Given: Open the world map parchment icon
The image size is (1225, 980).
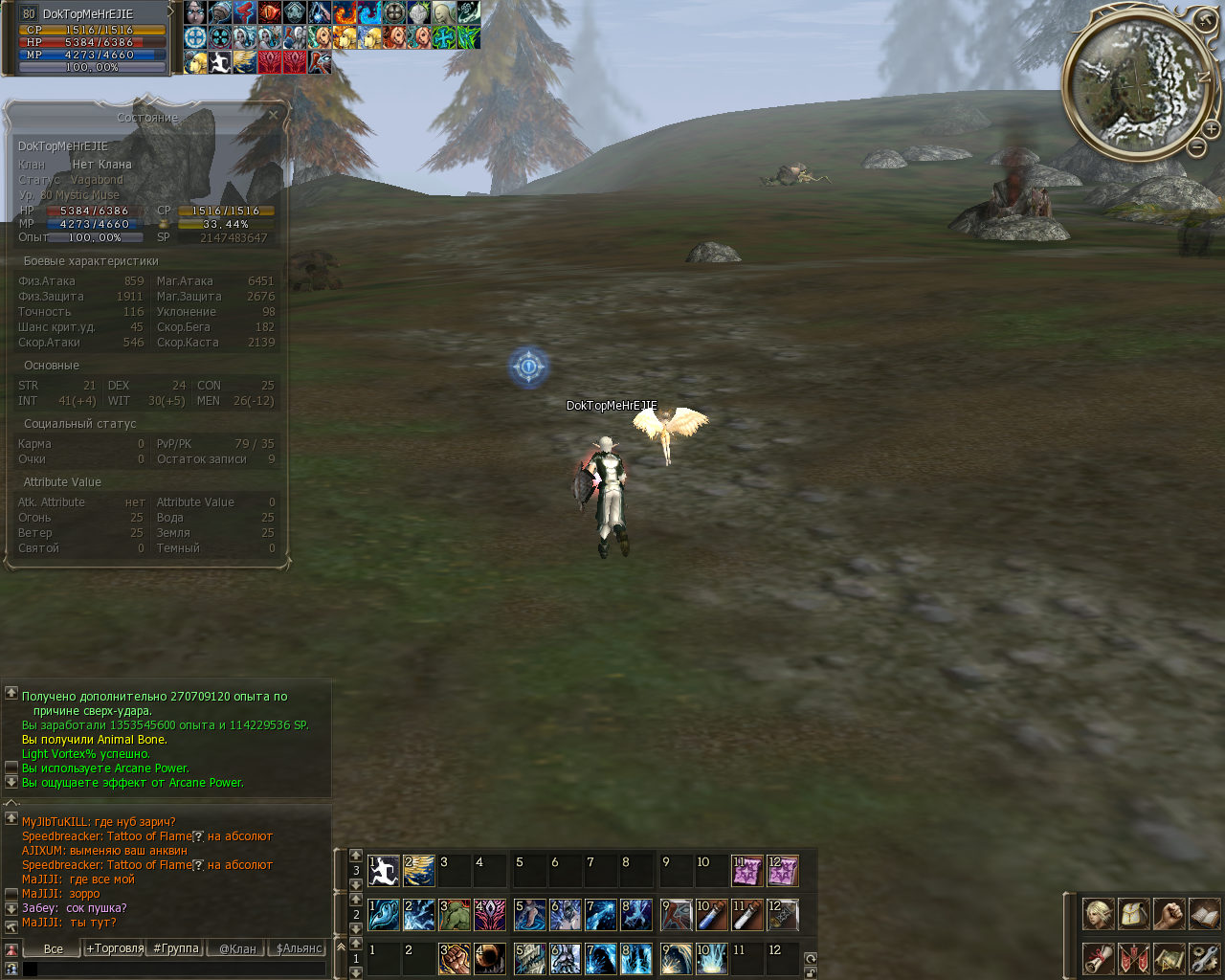Looking at the screenshot, I should click(x=1169, y=958).
